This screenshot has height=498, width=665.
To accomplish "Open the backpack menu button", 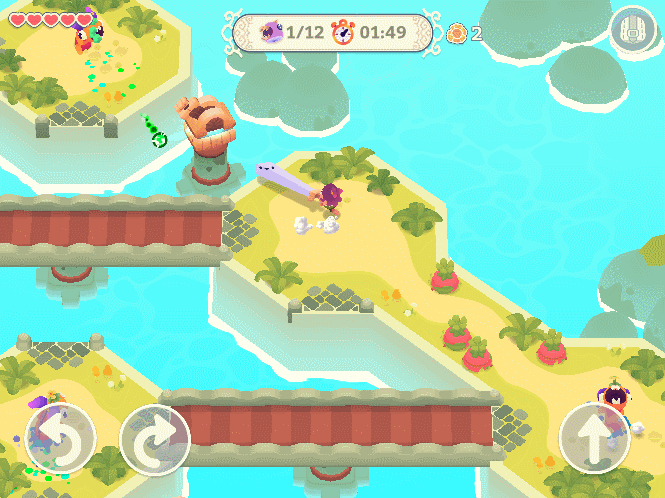I will coord(632,31).
